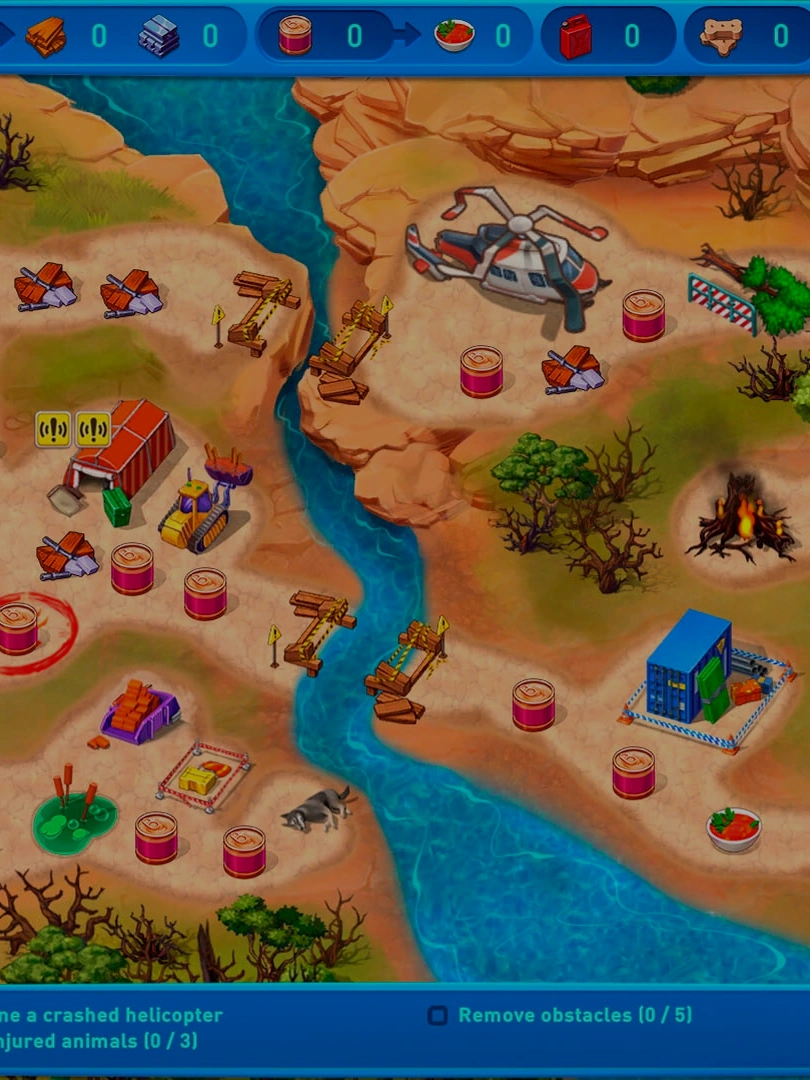Click the canned food resource icon

[295, 36]
